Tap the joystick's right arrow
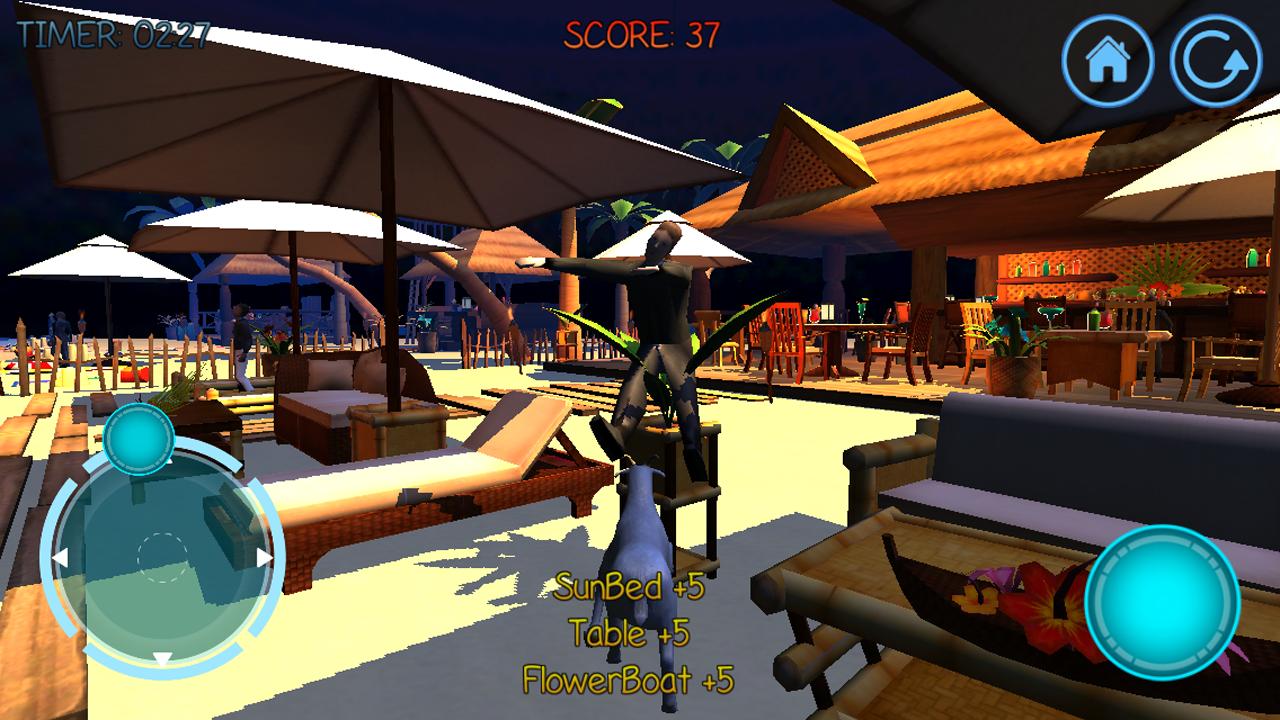This screenshot has width=1280, height=720. point(264,557)
